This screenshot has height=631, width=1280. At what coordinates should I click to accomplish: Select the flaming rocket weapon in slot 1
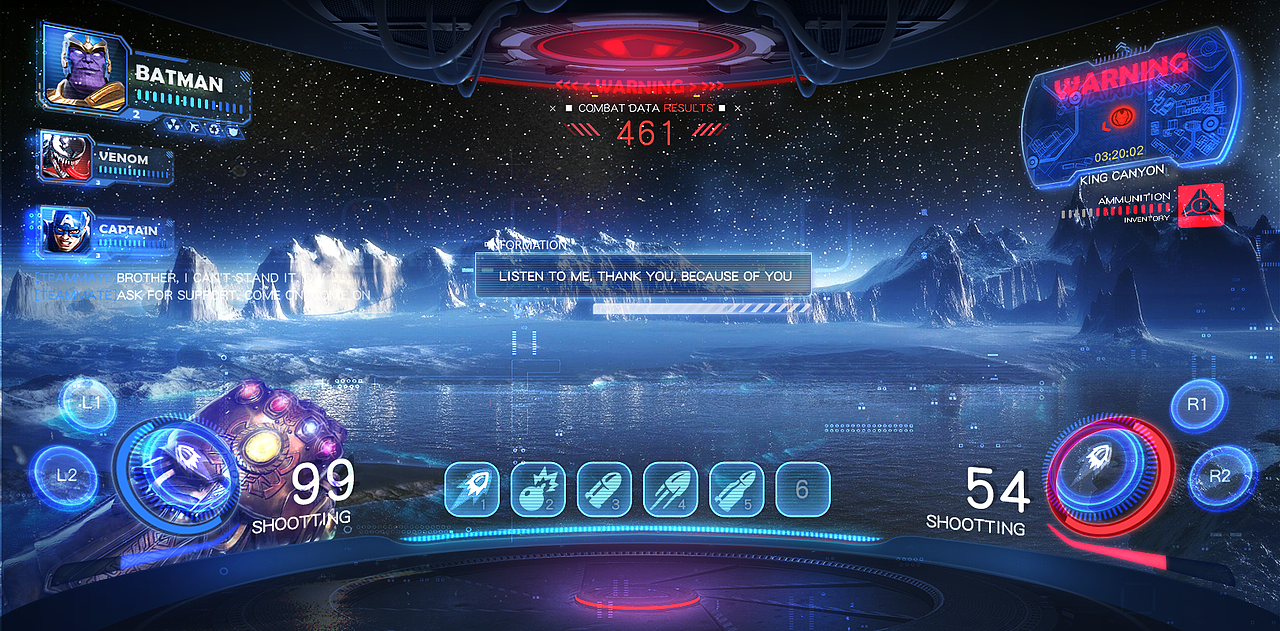point(471,489)
